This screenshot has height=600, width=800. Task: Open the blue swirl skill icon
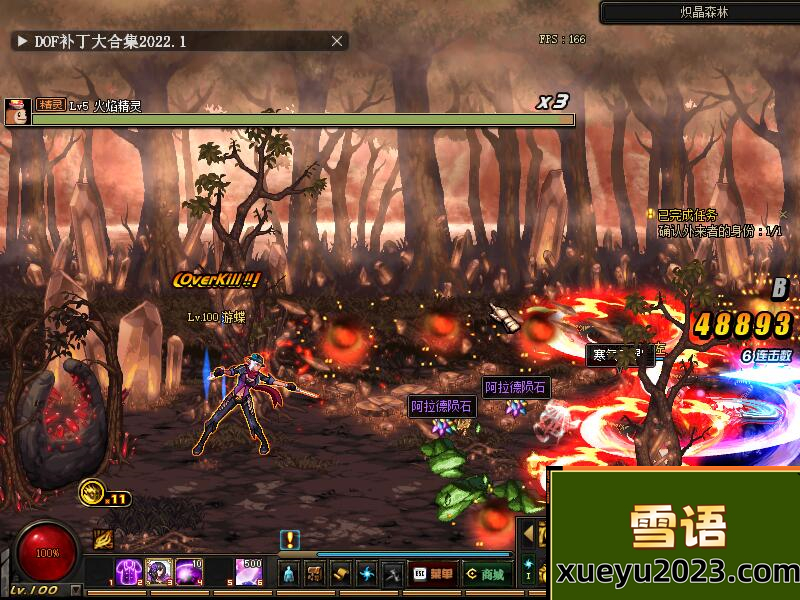[367, 573]
